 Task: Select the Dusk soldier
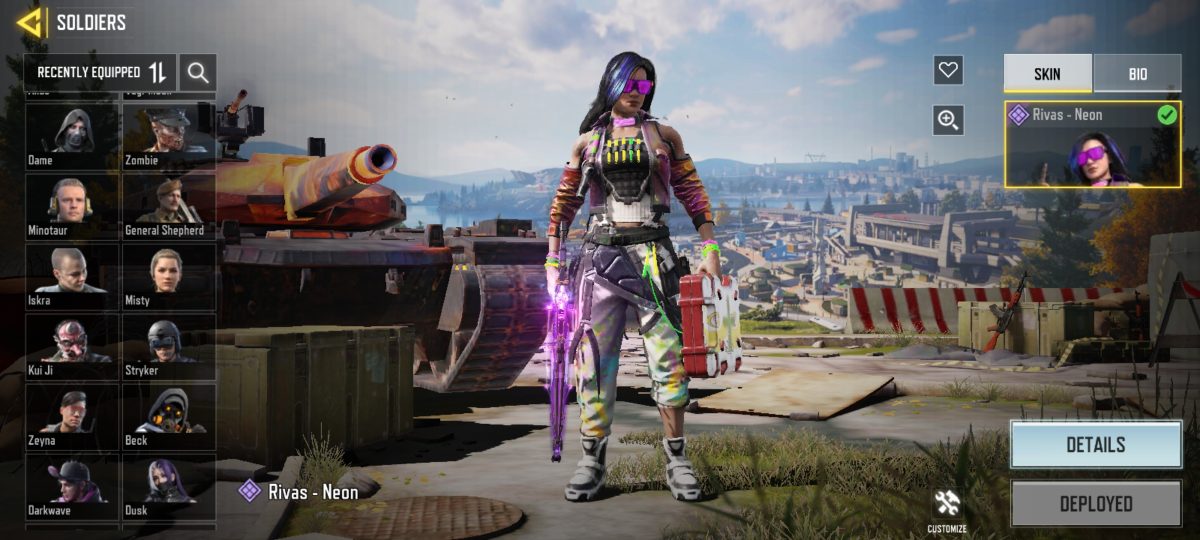point(168,485)
